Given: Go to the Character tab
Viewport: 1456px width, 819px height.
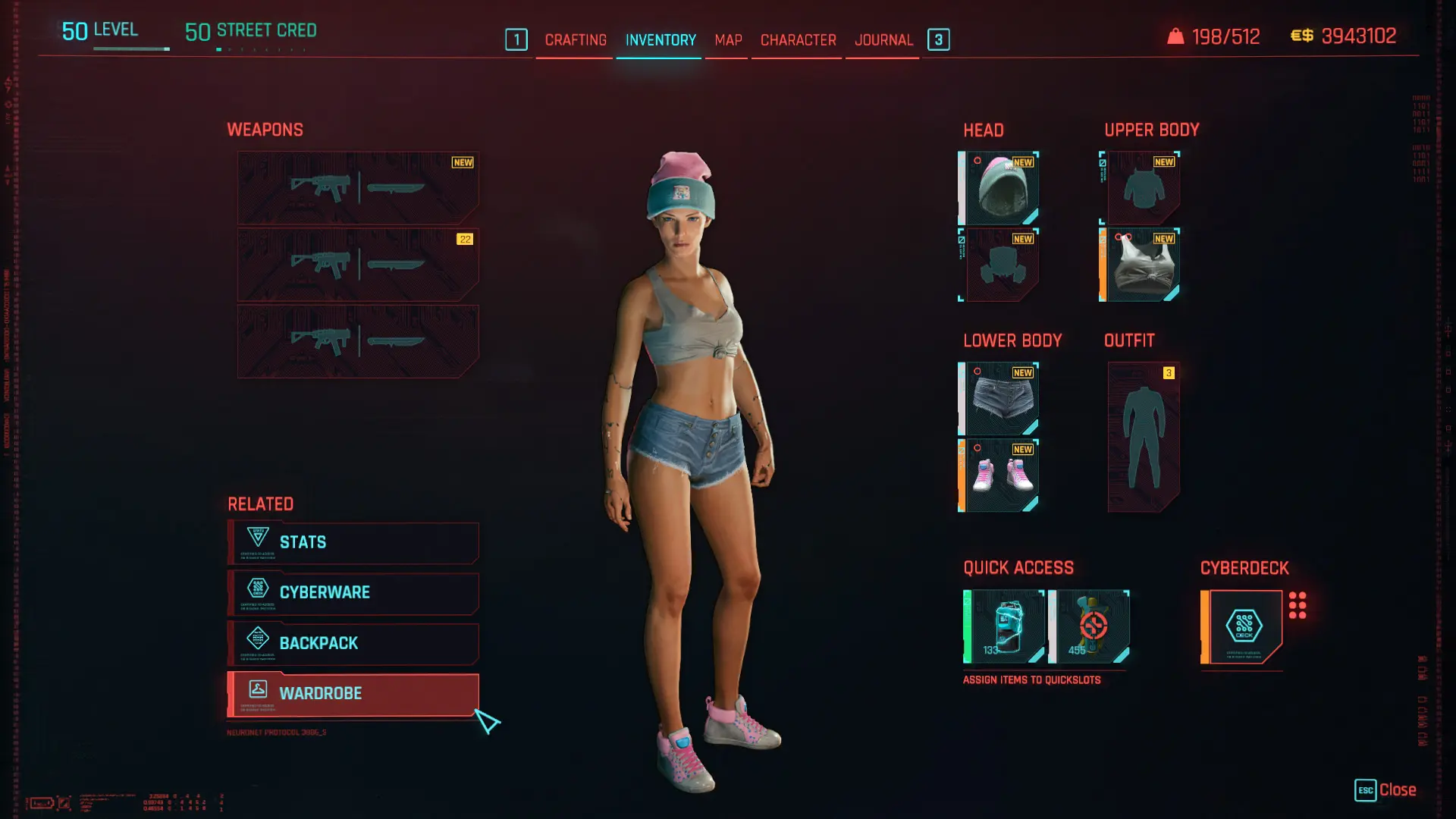Looking at the screenshot, I should coord(798,40).
